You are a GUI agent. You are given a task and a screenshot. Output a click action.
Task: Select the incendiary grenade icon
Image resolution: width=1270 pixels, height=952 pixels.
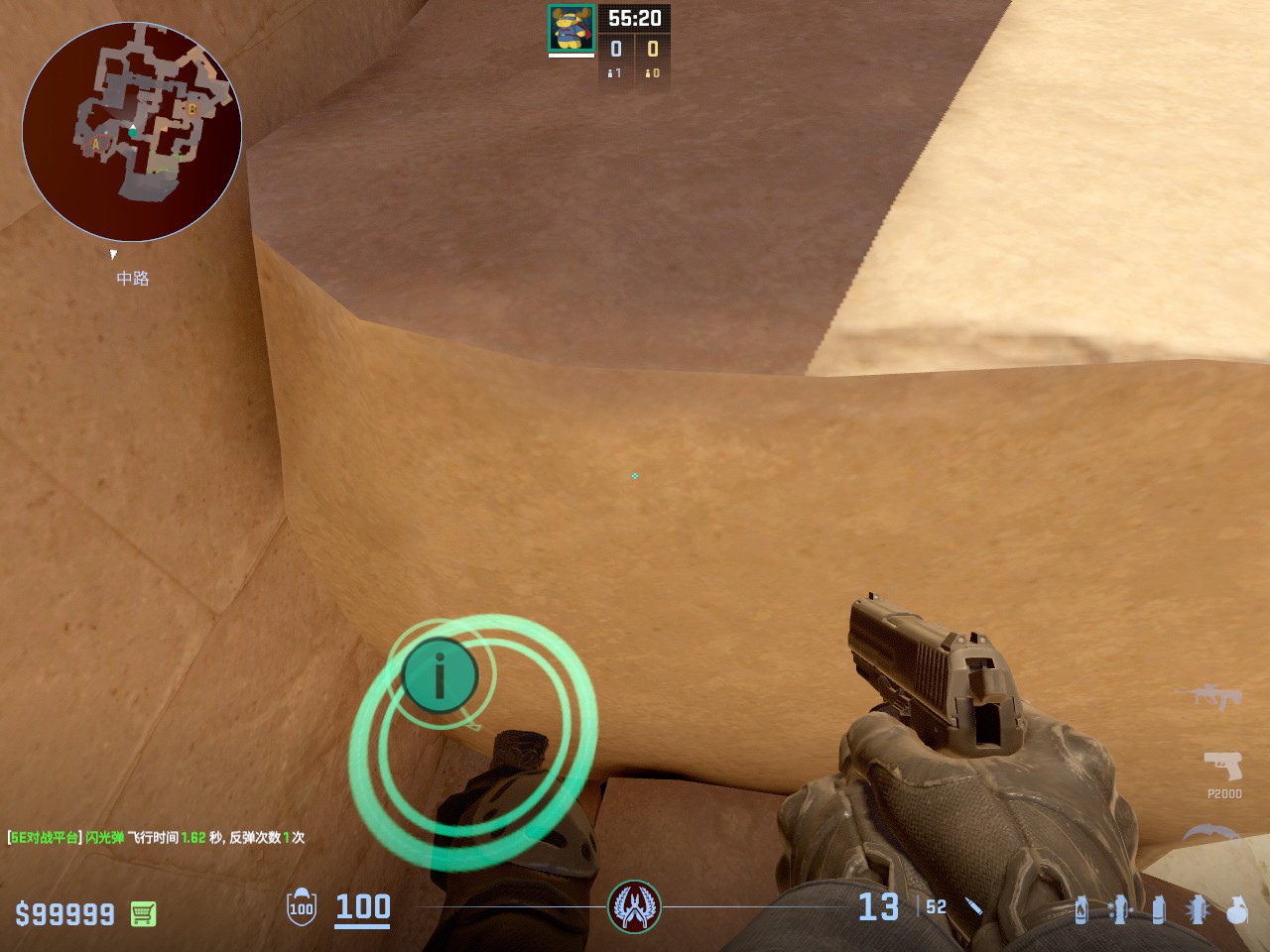tap(1081, 909)
